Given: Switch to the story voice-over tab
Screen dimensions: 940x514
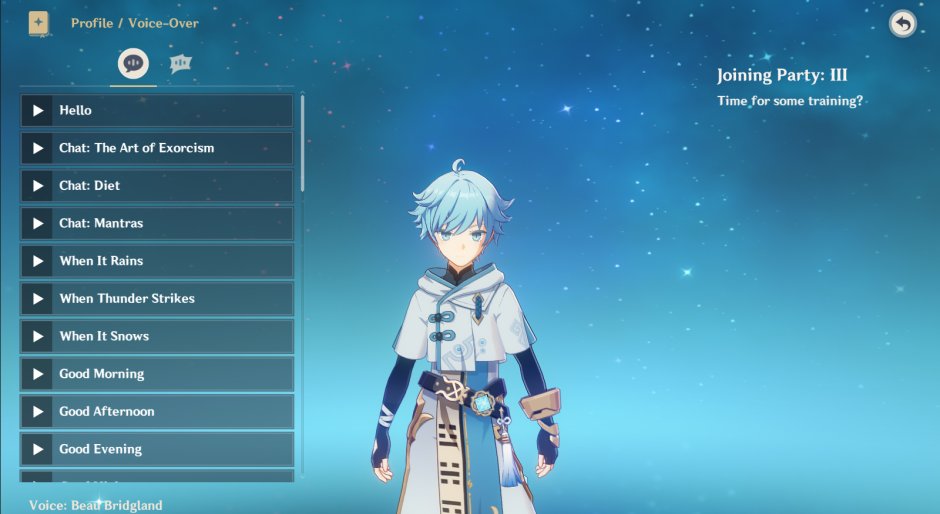Looking at the screenshot, I should pos(133,64).
